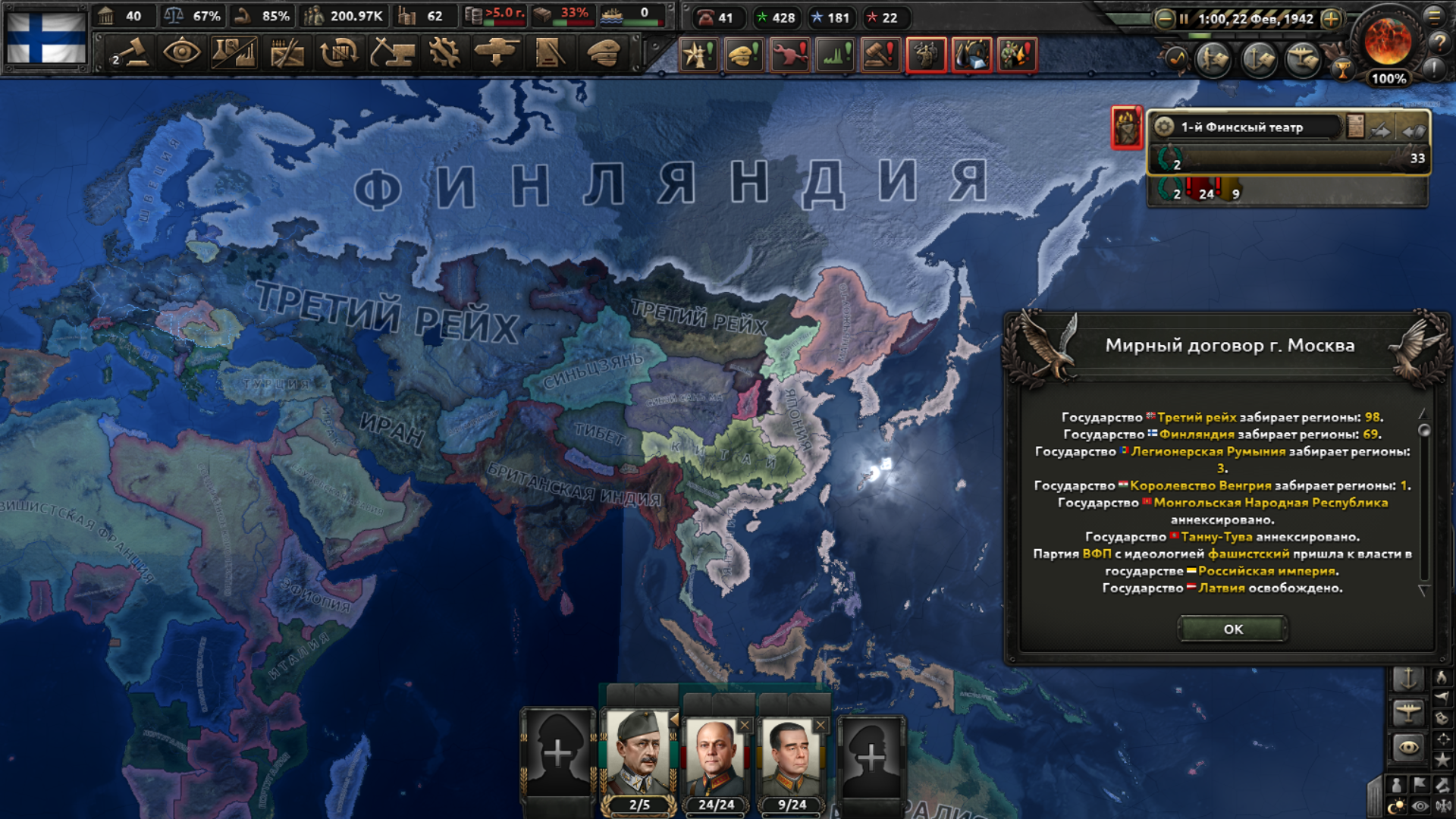This screenshot has width=1456, height=819.
Task: Select the 1-й Финский театр theater
Action: pyautogui.click(x=1244, y=127)
